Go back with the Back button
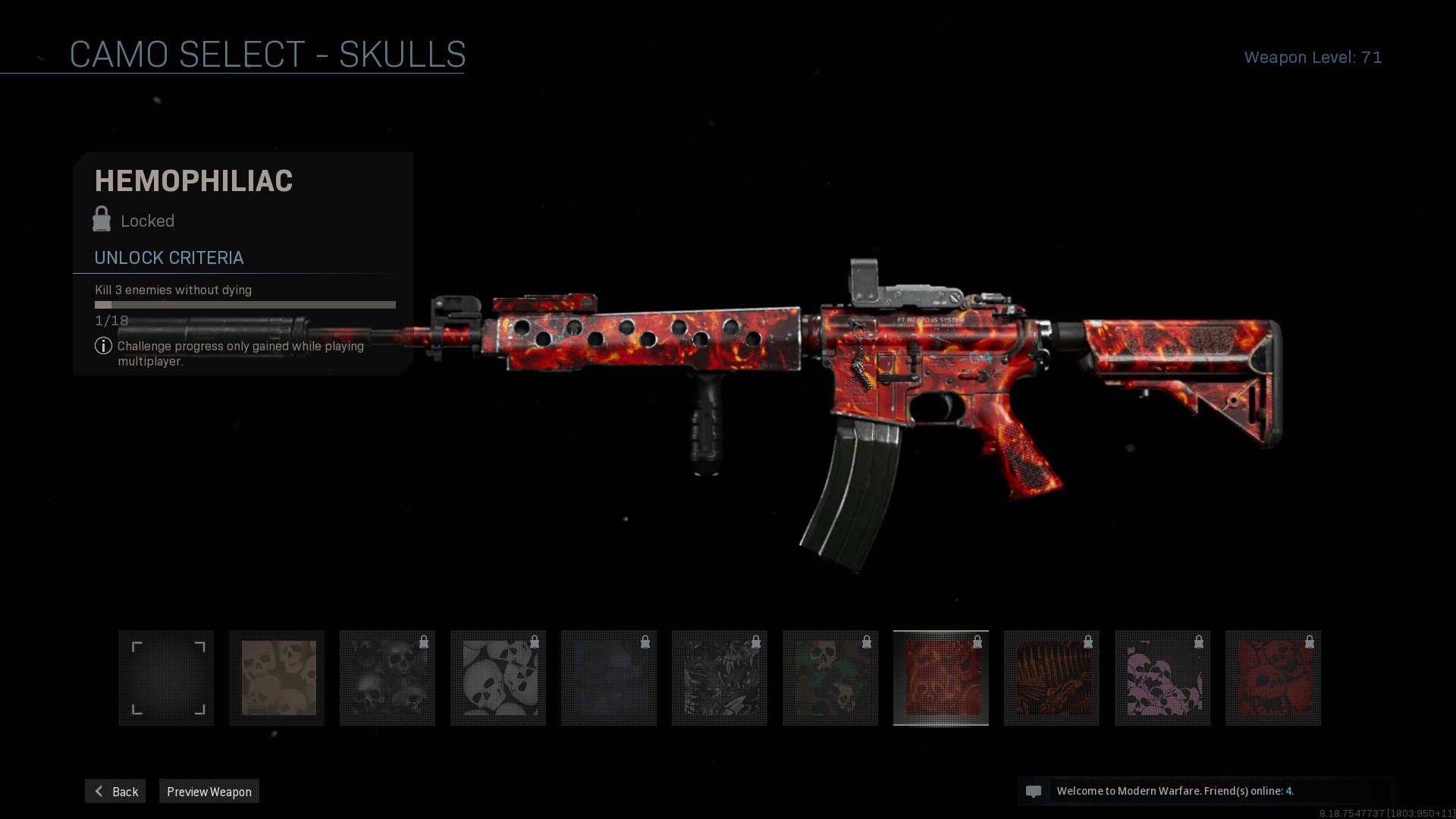 tap(115, 791)
